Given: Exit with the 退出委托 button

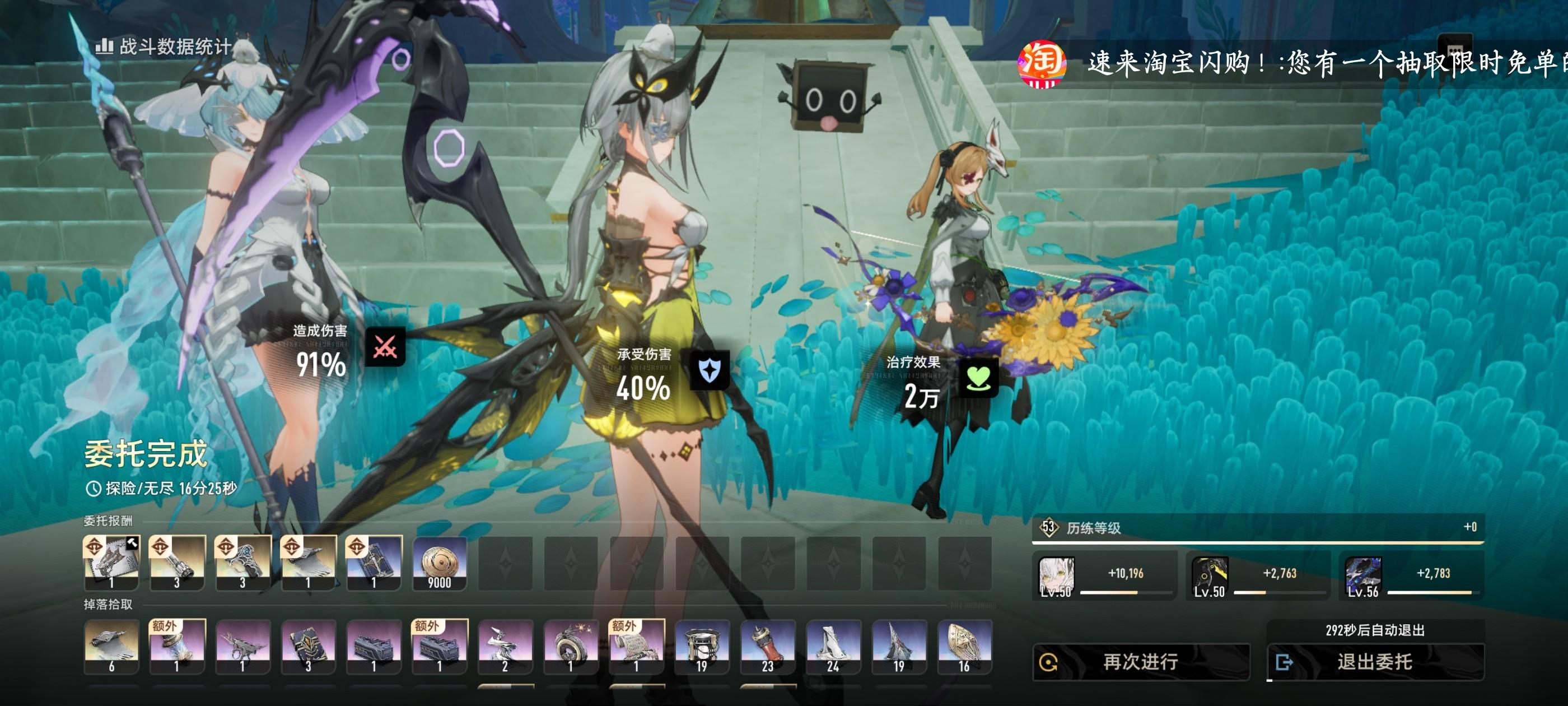Looking at the screenshot, I should coord(1374,662).
